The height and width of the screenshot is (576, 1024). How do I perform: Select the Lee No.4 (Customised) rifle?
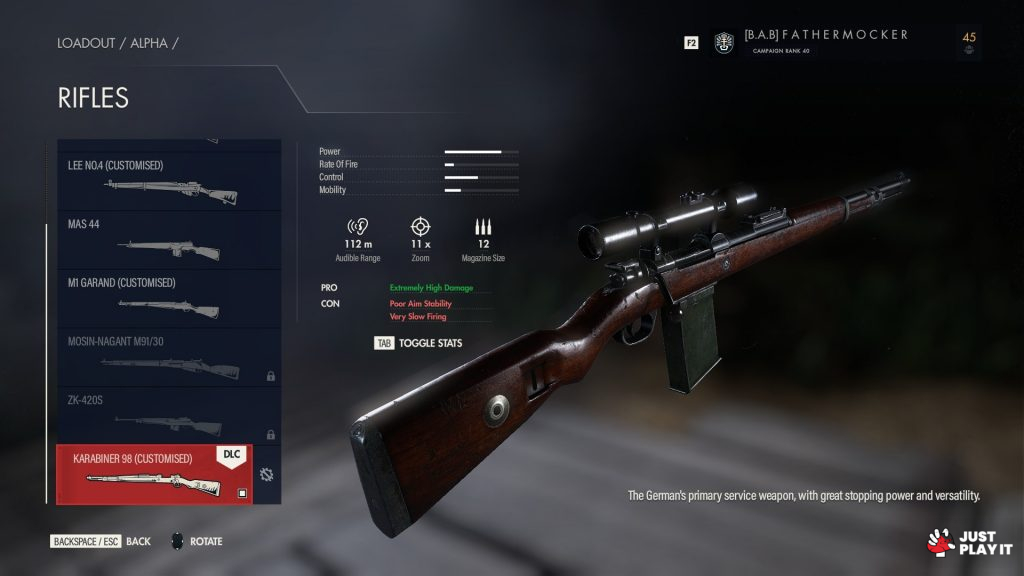168,181
